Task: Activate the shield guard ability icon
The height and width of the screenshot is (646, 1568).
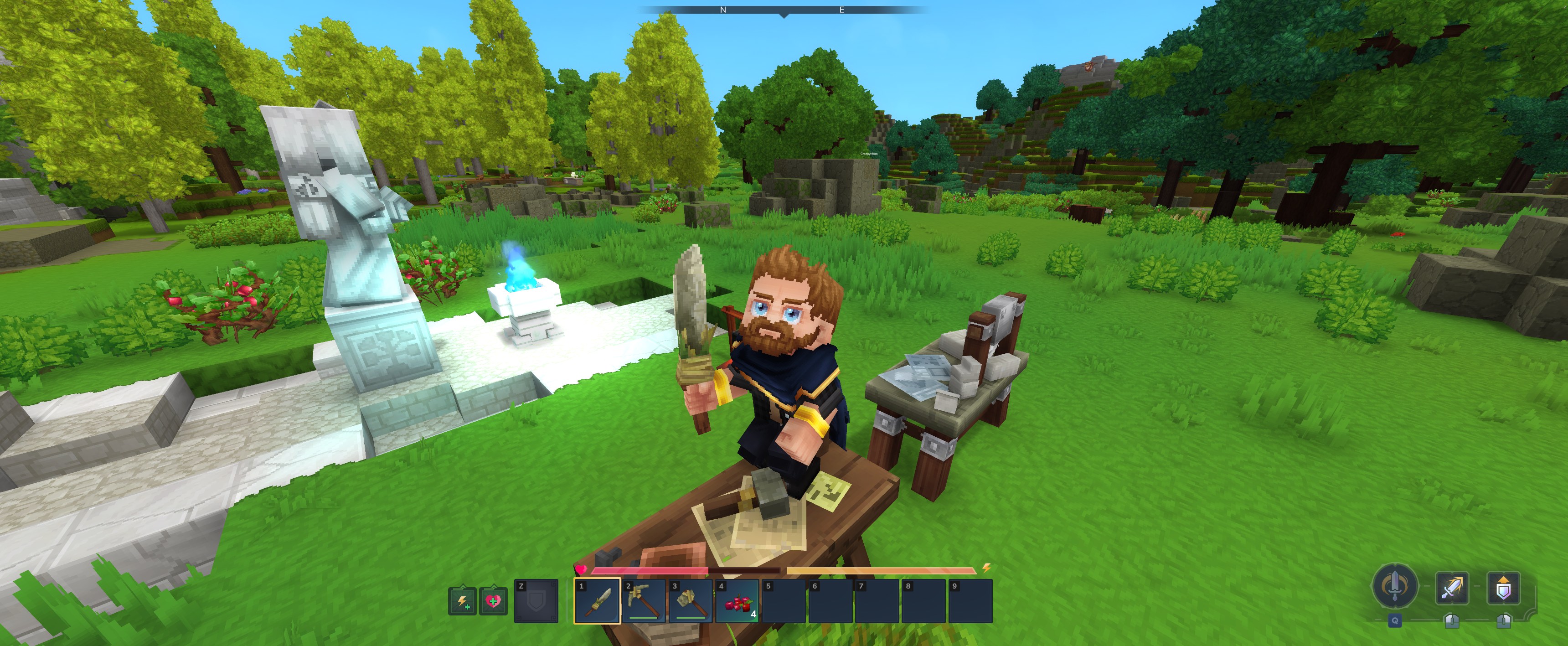Action: [1503, 588]
